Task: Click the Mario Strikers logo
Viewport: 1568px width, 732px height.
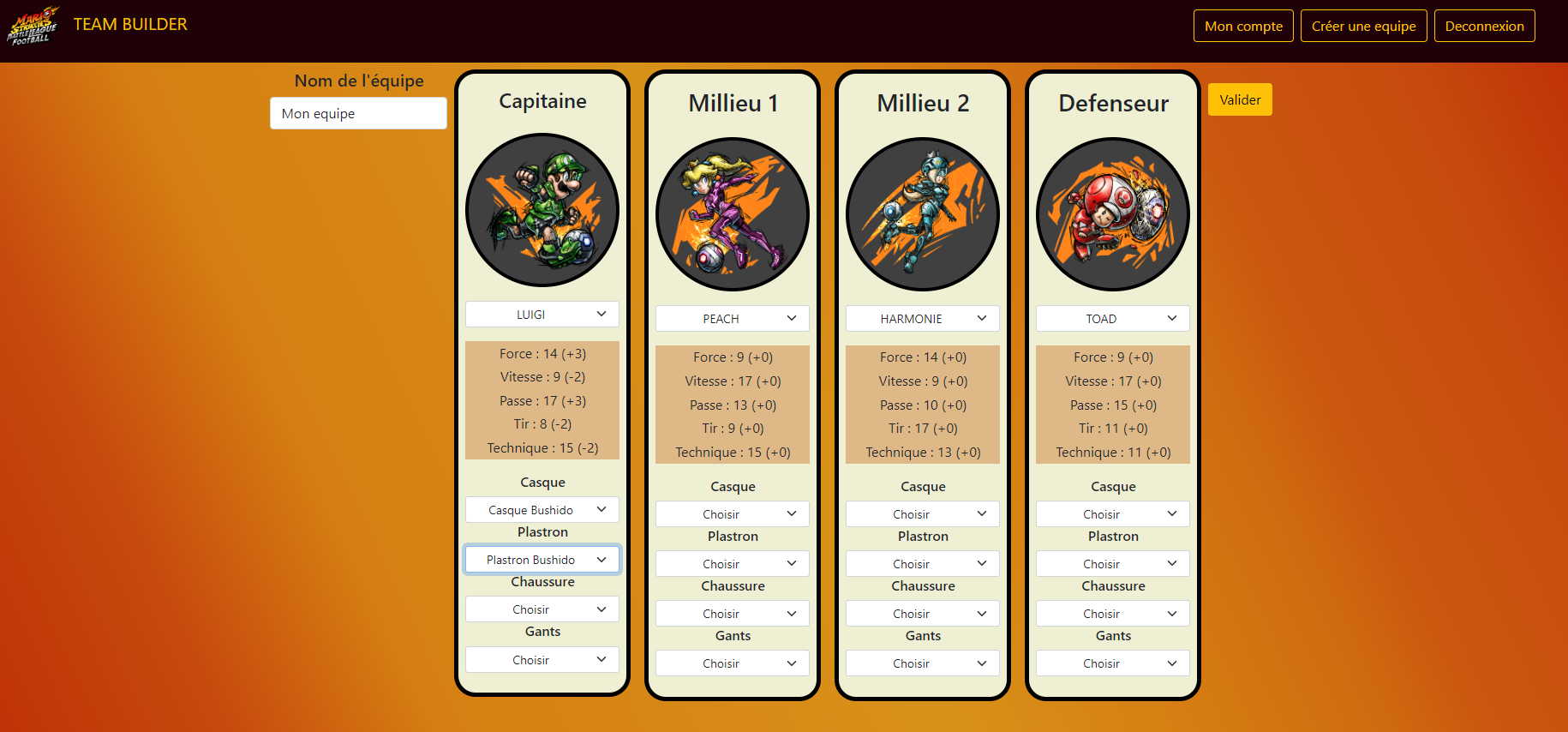Action: [x=33, y=25]
